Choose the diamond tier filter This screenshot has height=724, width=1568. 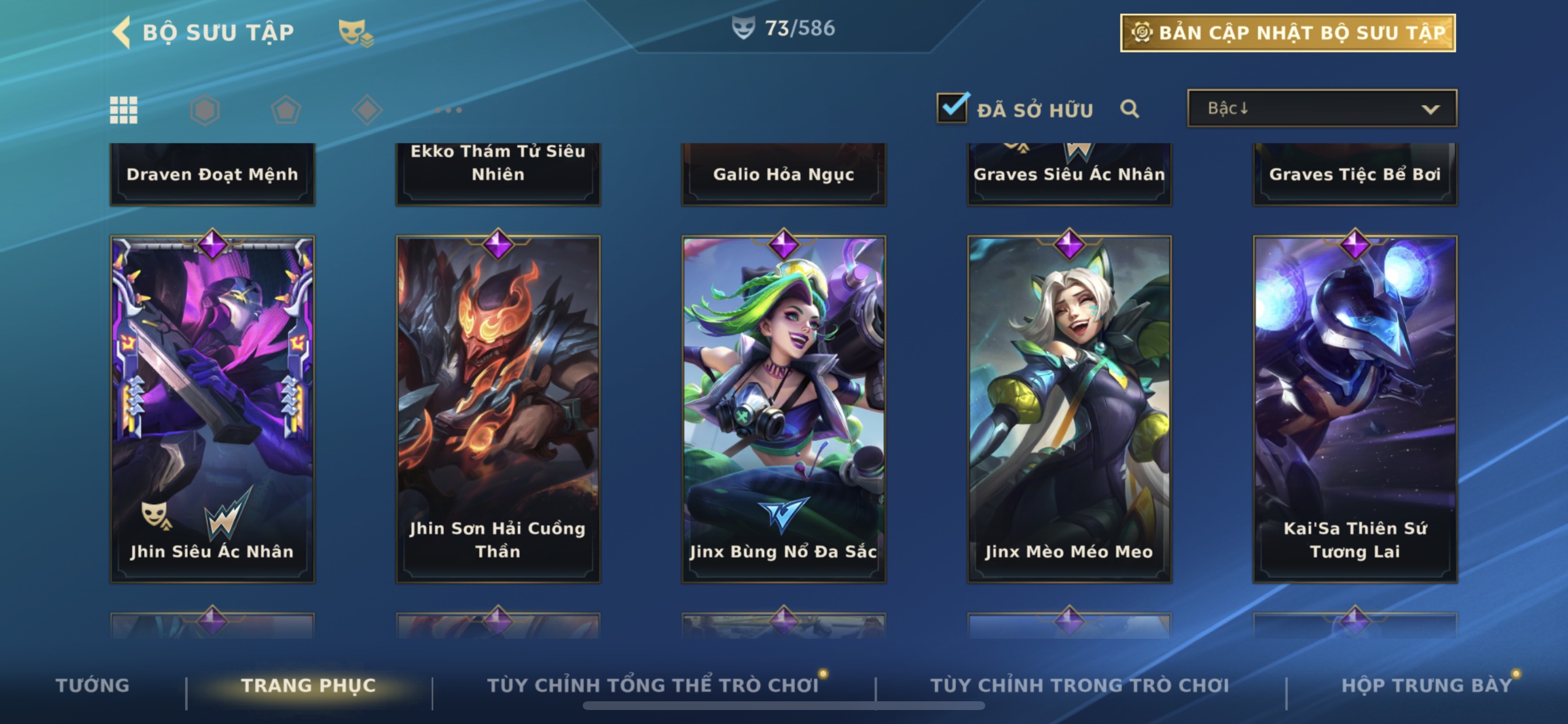[367, 110]
